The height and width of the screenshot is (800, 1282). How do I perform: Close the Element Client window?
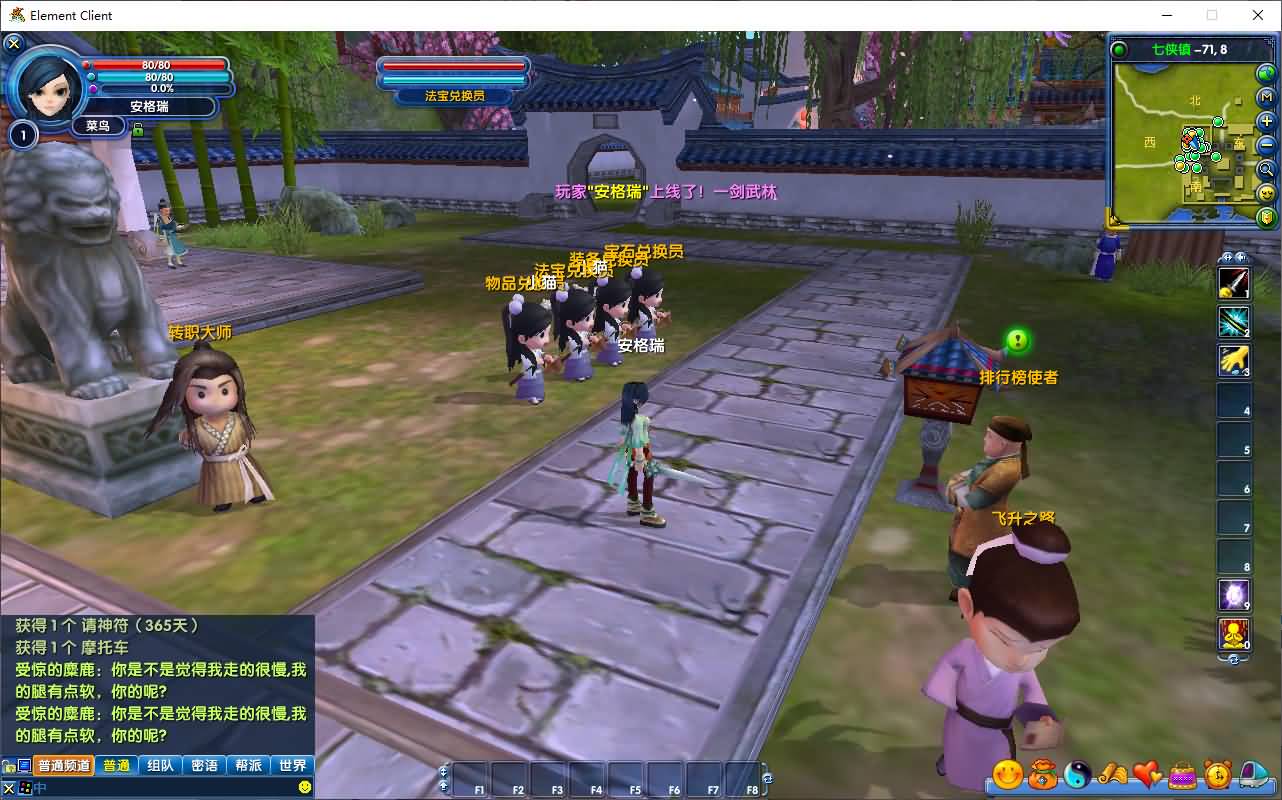tap(1258, 15)
